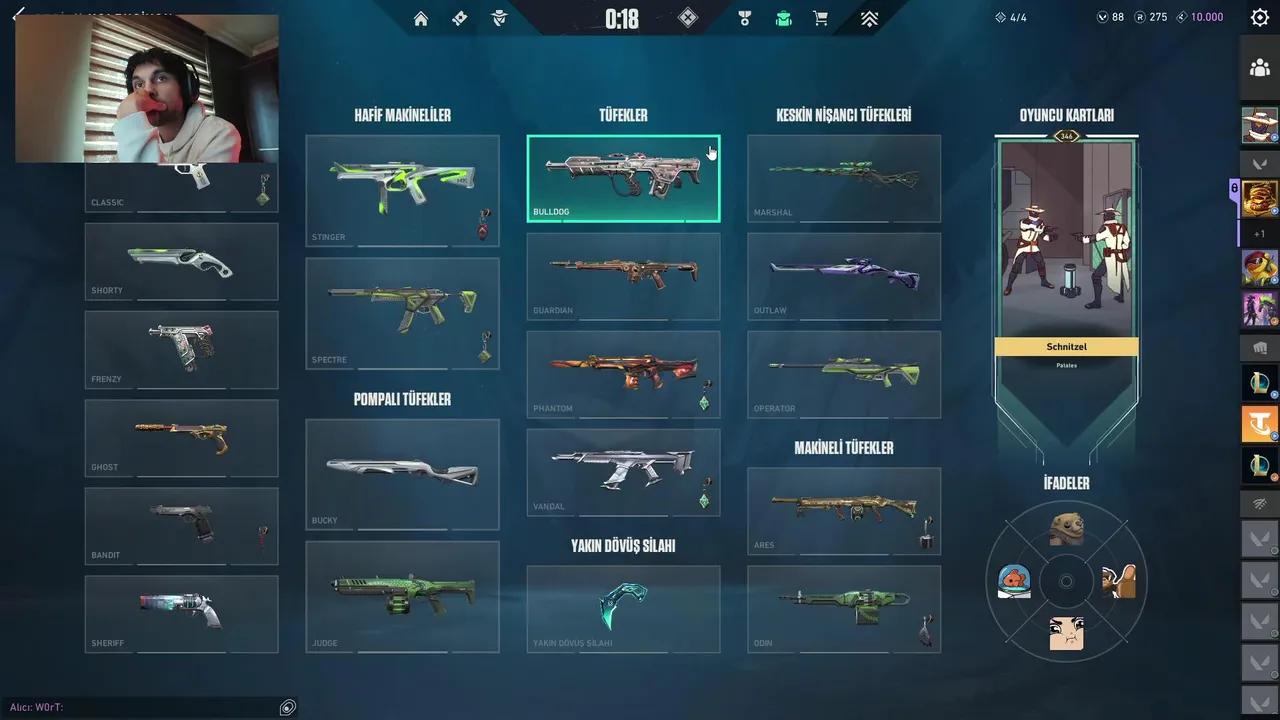Open the Ghost pistol slot
The image size is (1280, 720).
[x=181, y=438]
